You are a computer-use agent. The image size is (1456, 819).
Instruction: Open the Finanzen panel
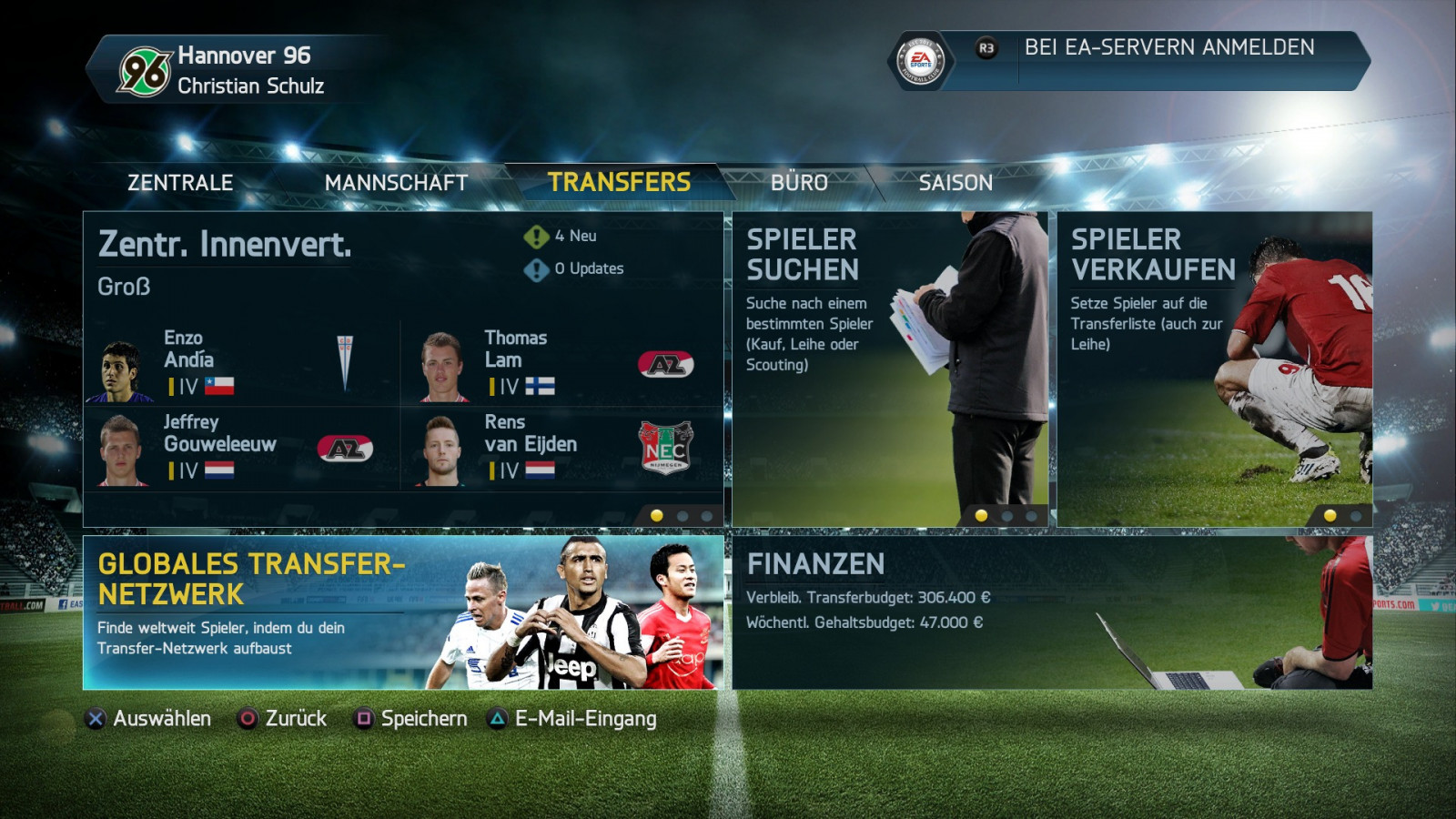pos(1051,612)
